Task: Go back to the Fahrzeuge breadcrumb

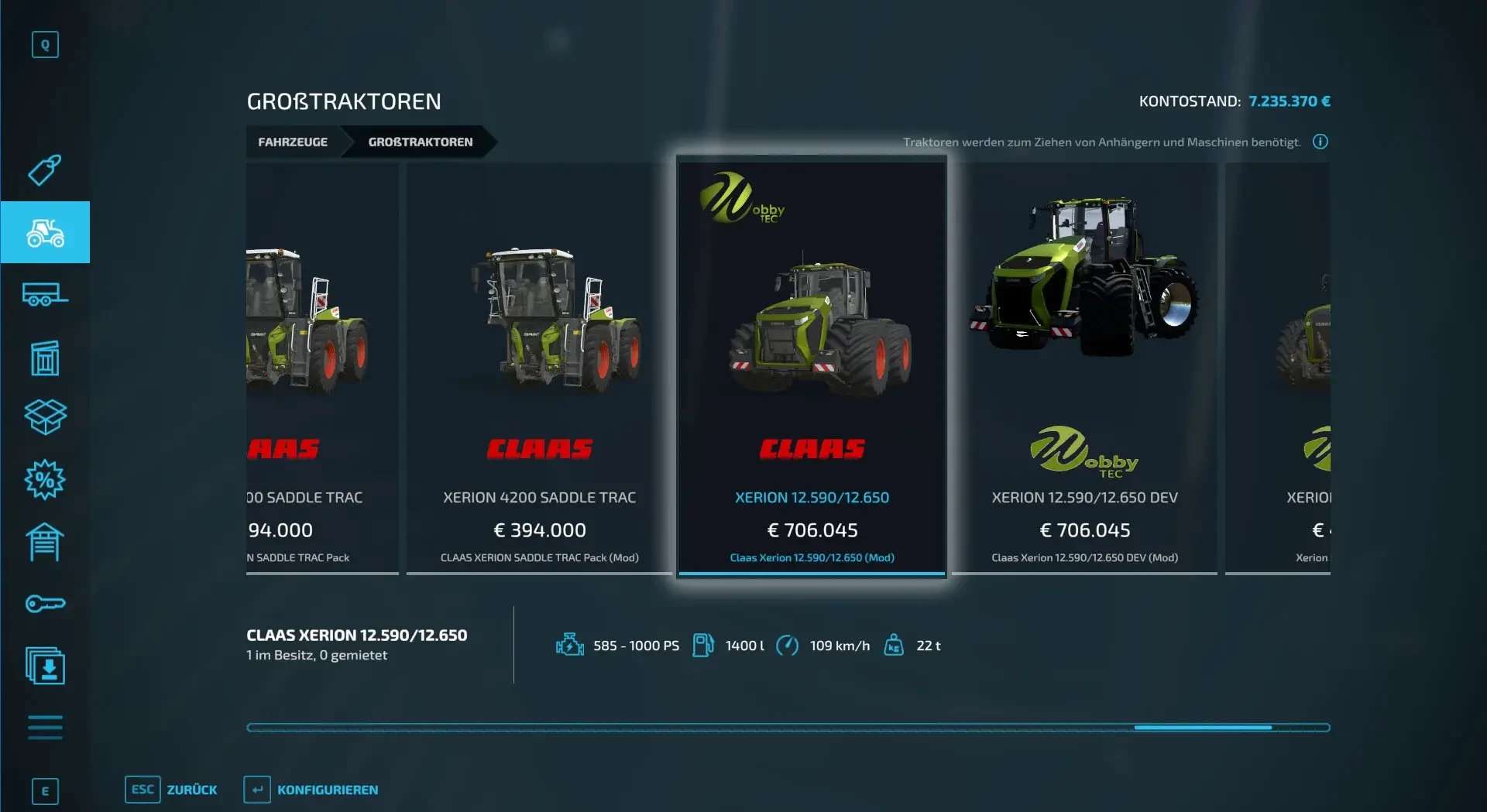Action: [293, 142]
